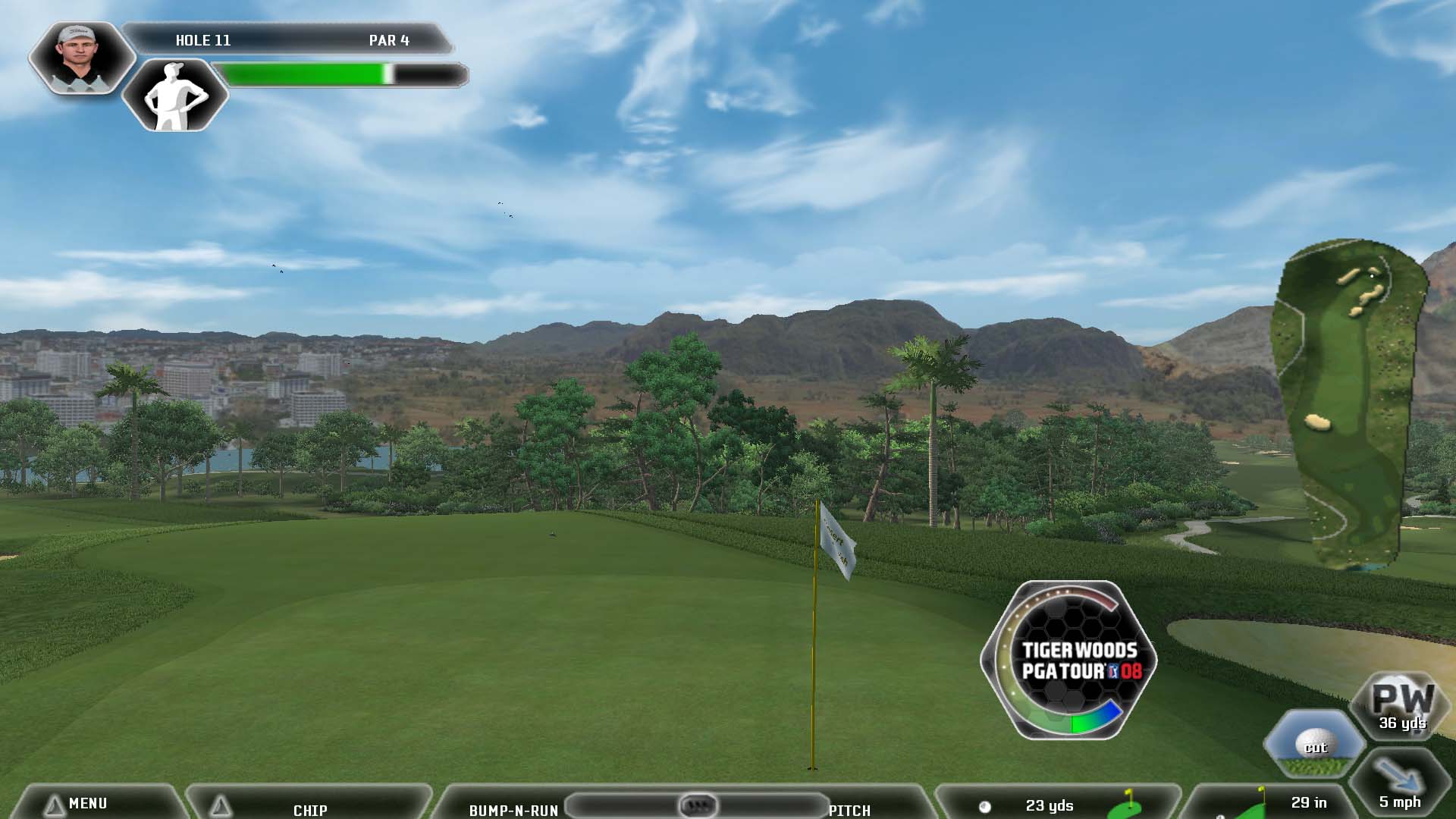Choose the PW club selector
Screen dimensions: 1456x819
(1402, 705)
